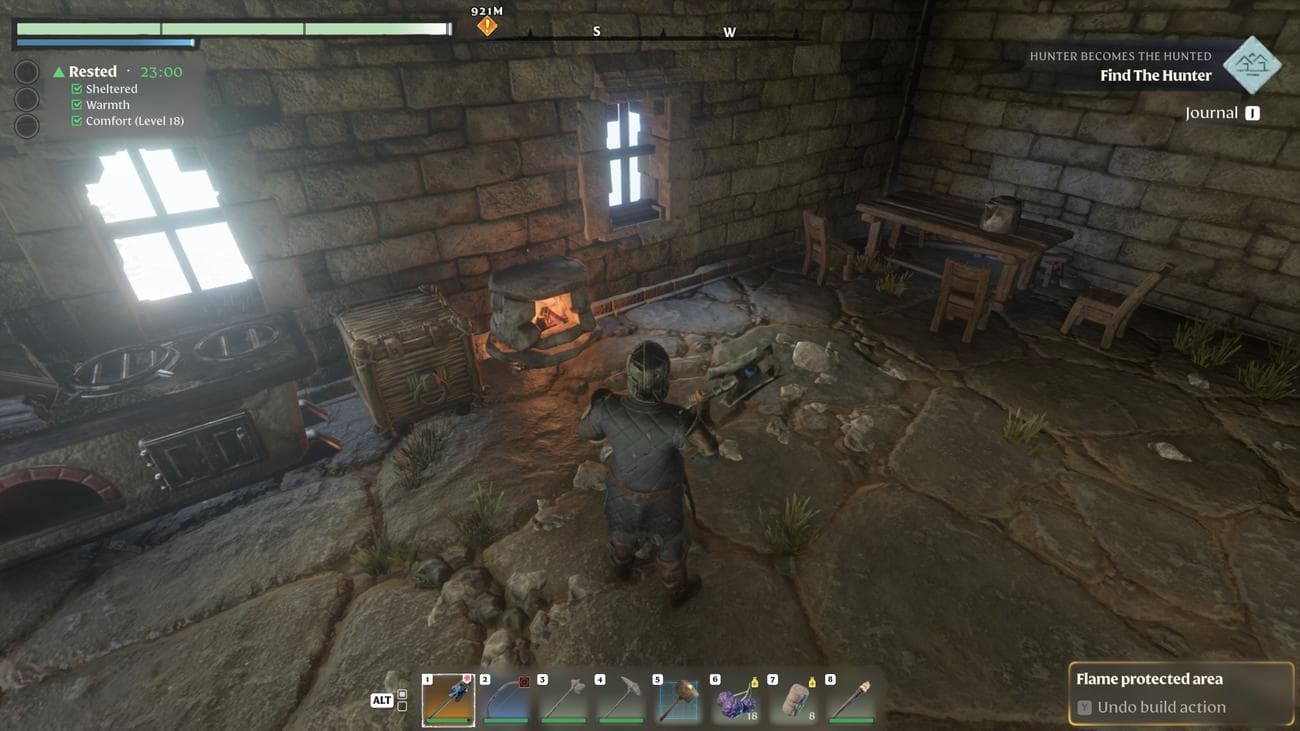The height and width of the screenshot is (731, 1300).
Task: Use the purple berries stack of 18
Action: [x=736, y=699]
